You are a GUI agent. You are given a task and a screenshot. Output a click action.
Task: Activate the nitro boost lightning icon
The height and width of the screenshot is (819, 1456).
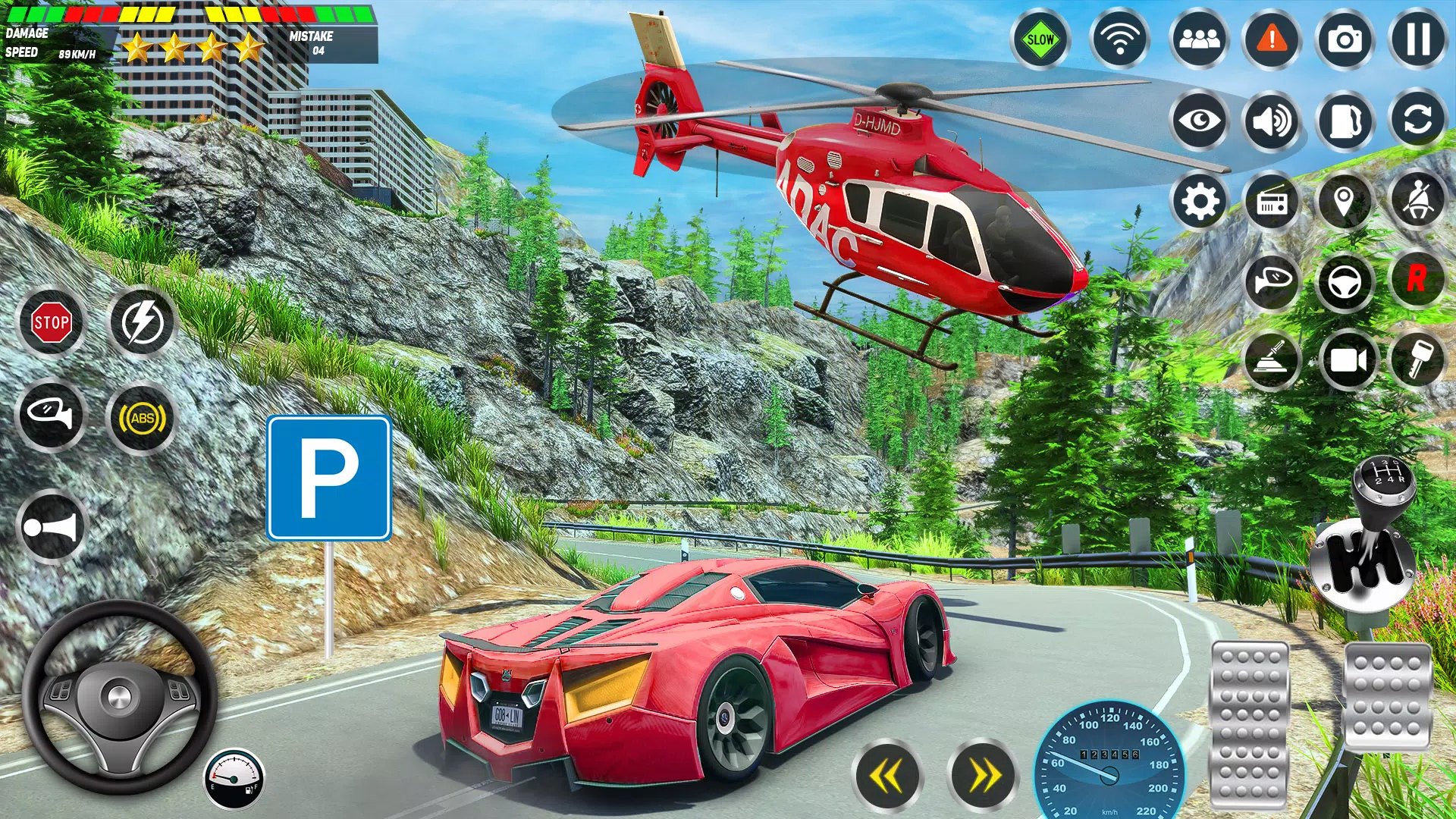[144, 322]
